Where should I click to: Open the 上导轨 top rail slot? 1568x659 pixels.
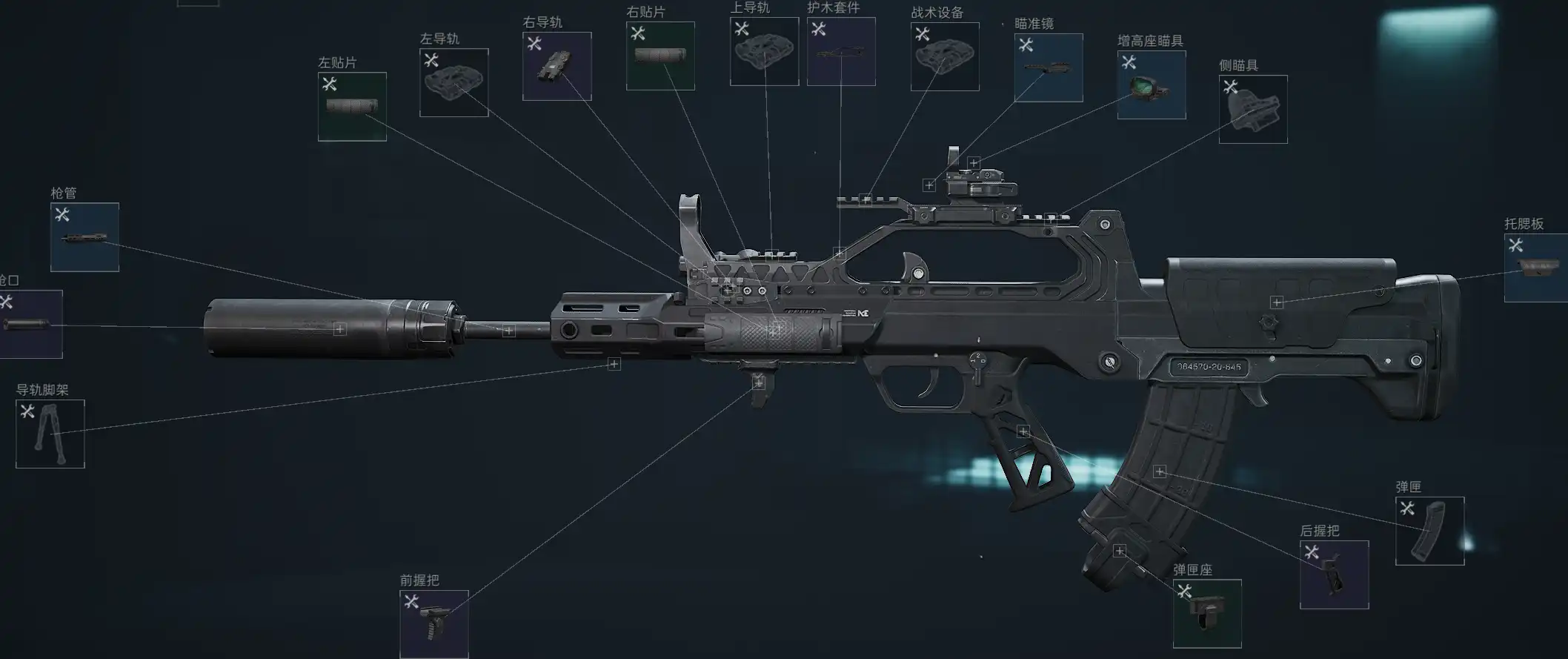(x=764, y=51)
